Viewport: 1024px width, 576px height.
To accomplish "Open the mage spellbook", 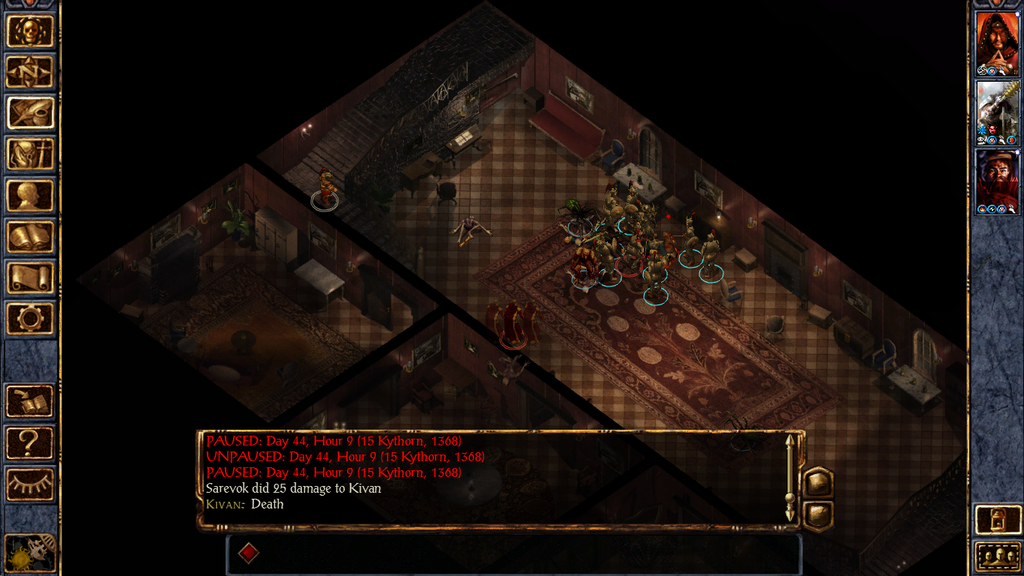I will 30,236.
